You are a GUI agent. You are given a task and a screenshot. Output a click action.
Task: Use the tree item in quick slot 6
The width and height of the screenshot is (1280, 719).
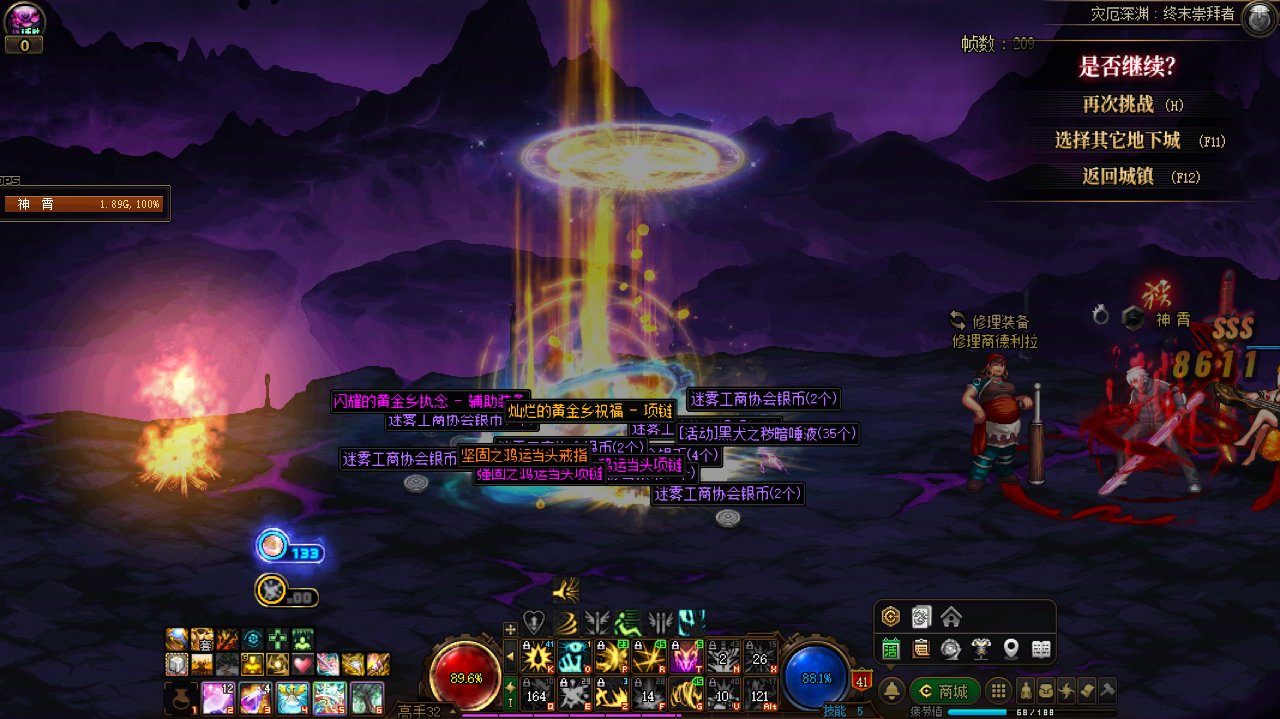pyautogui.click(x=367, y=697)
